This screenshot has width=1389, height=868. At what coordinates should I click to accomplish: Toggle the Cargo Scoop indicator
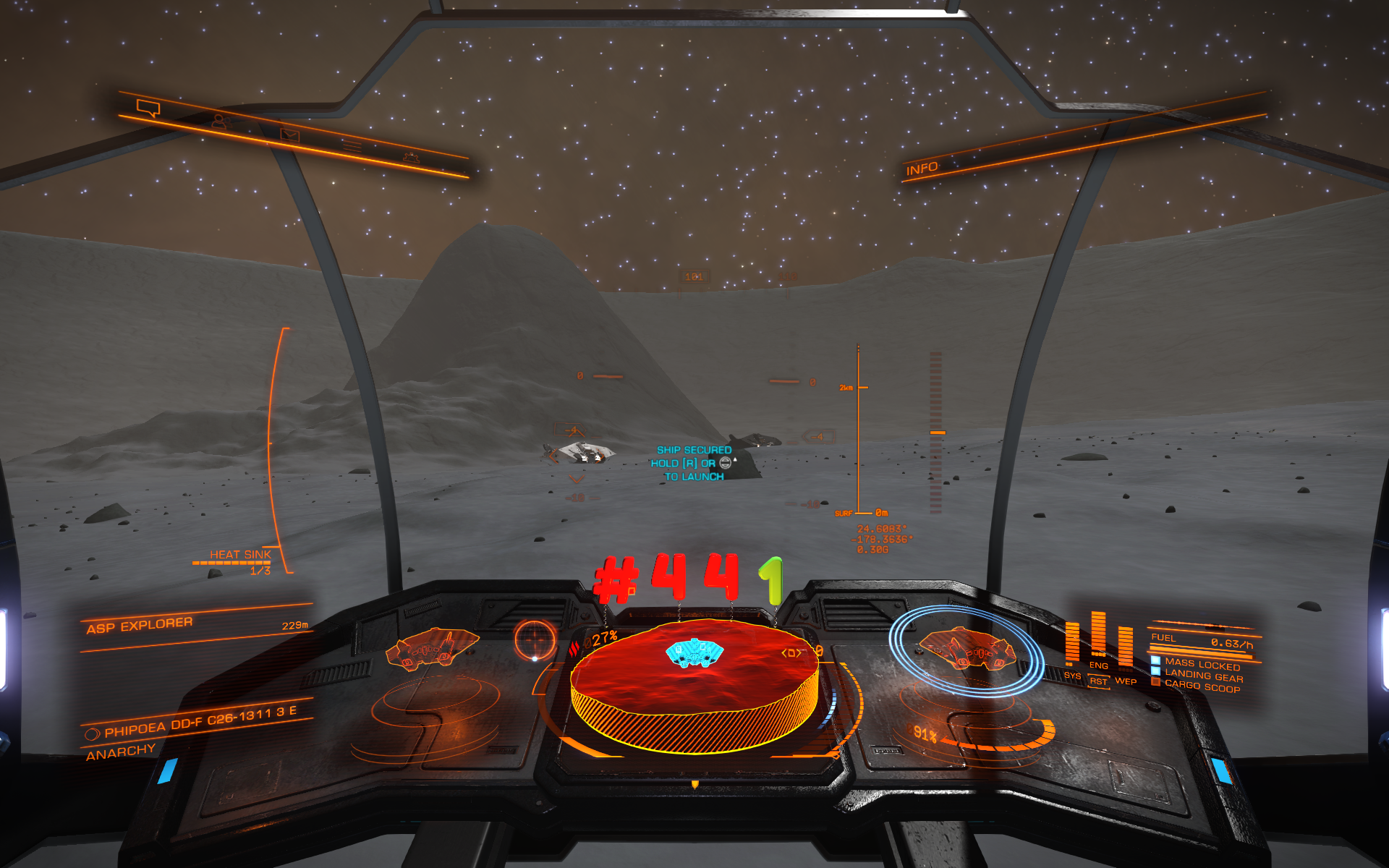(x=1202, y=686)
